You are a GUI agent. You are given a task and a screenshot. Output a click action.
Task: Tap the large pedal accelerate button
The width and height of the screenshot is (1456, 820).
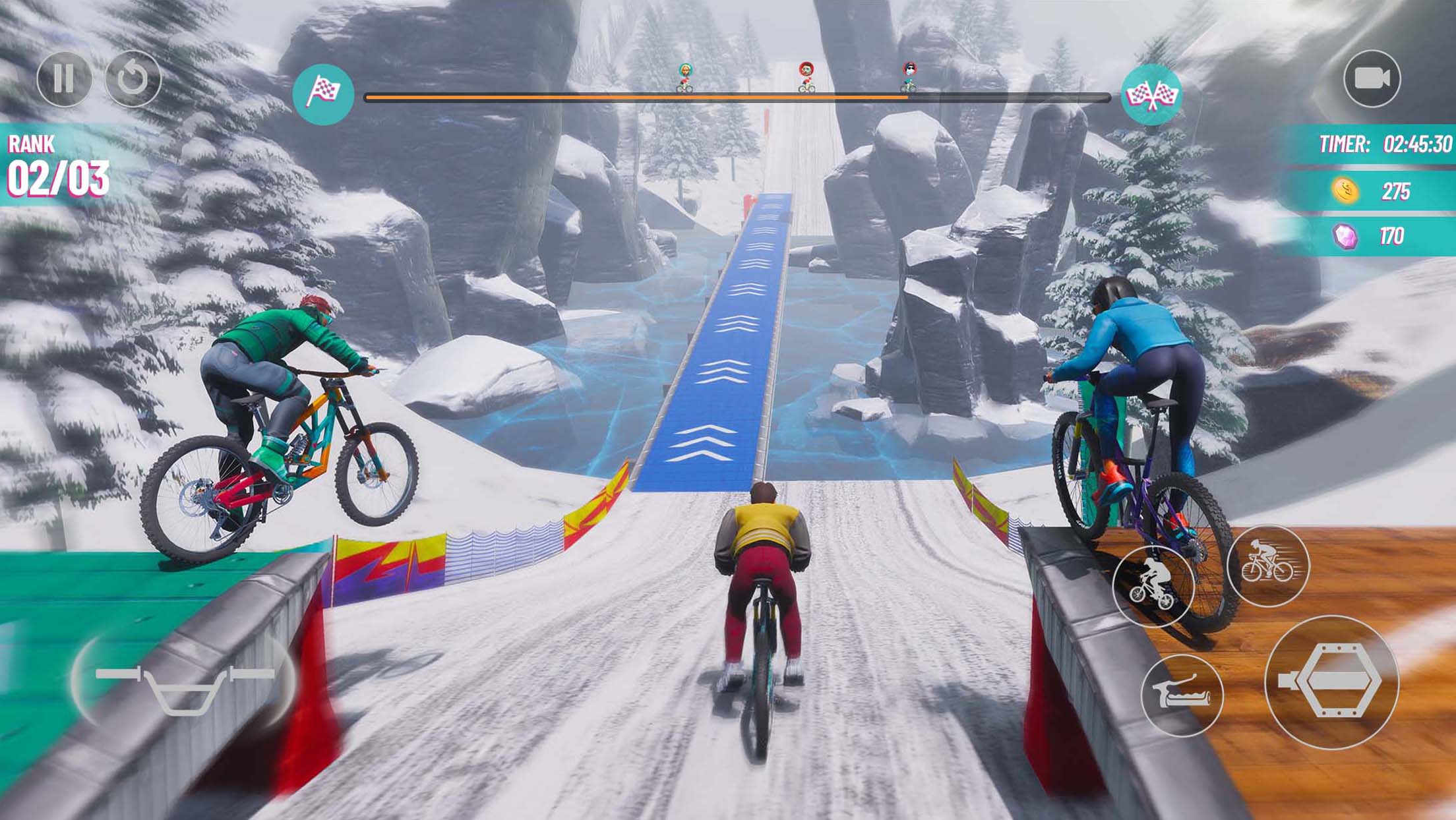pos(1331,682)
